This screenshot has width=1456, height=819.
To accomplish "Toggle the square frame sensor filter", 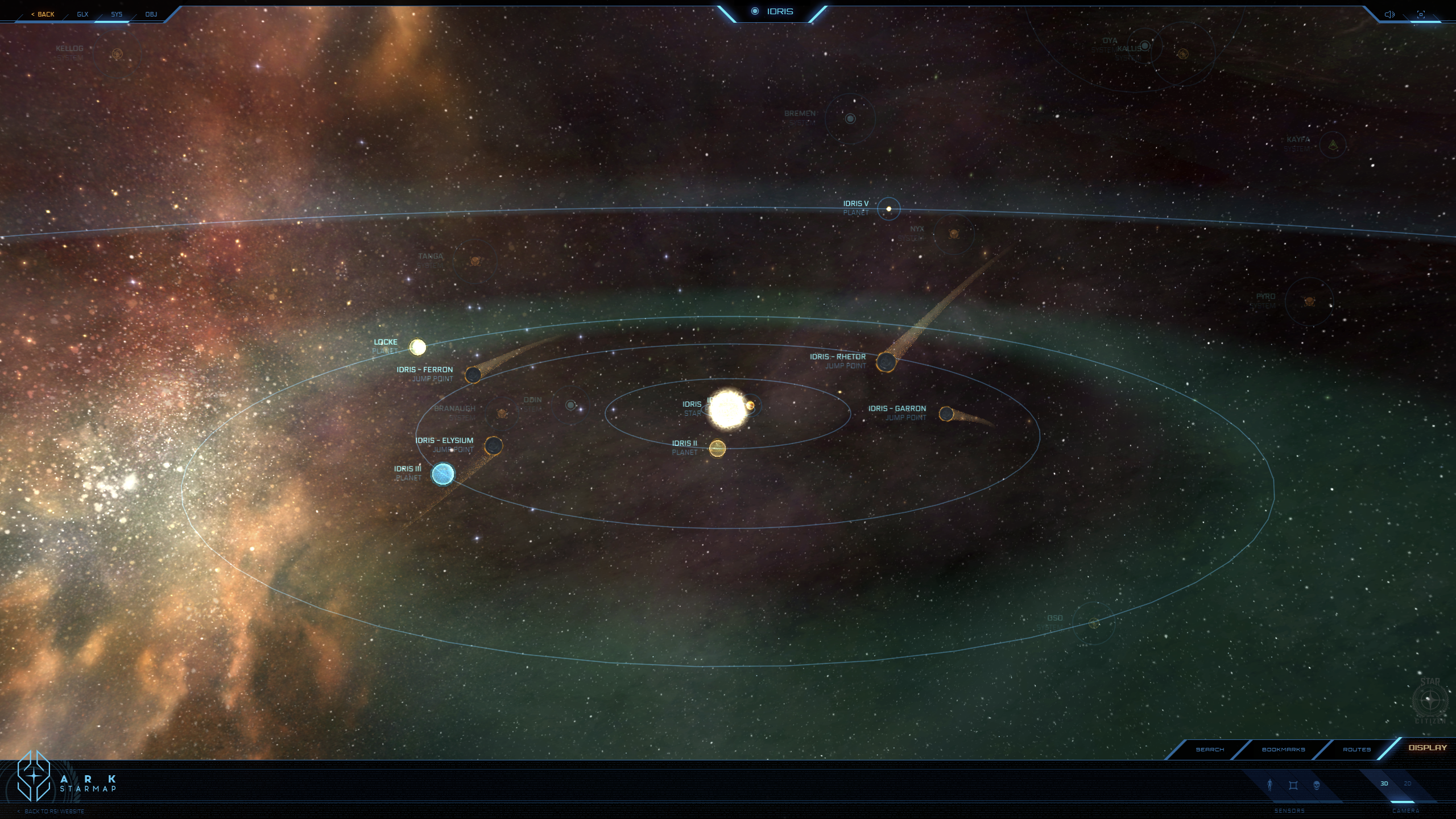I will 1293,785.
